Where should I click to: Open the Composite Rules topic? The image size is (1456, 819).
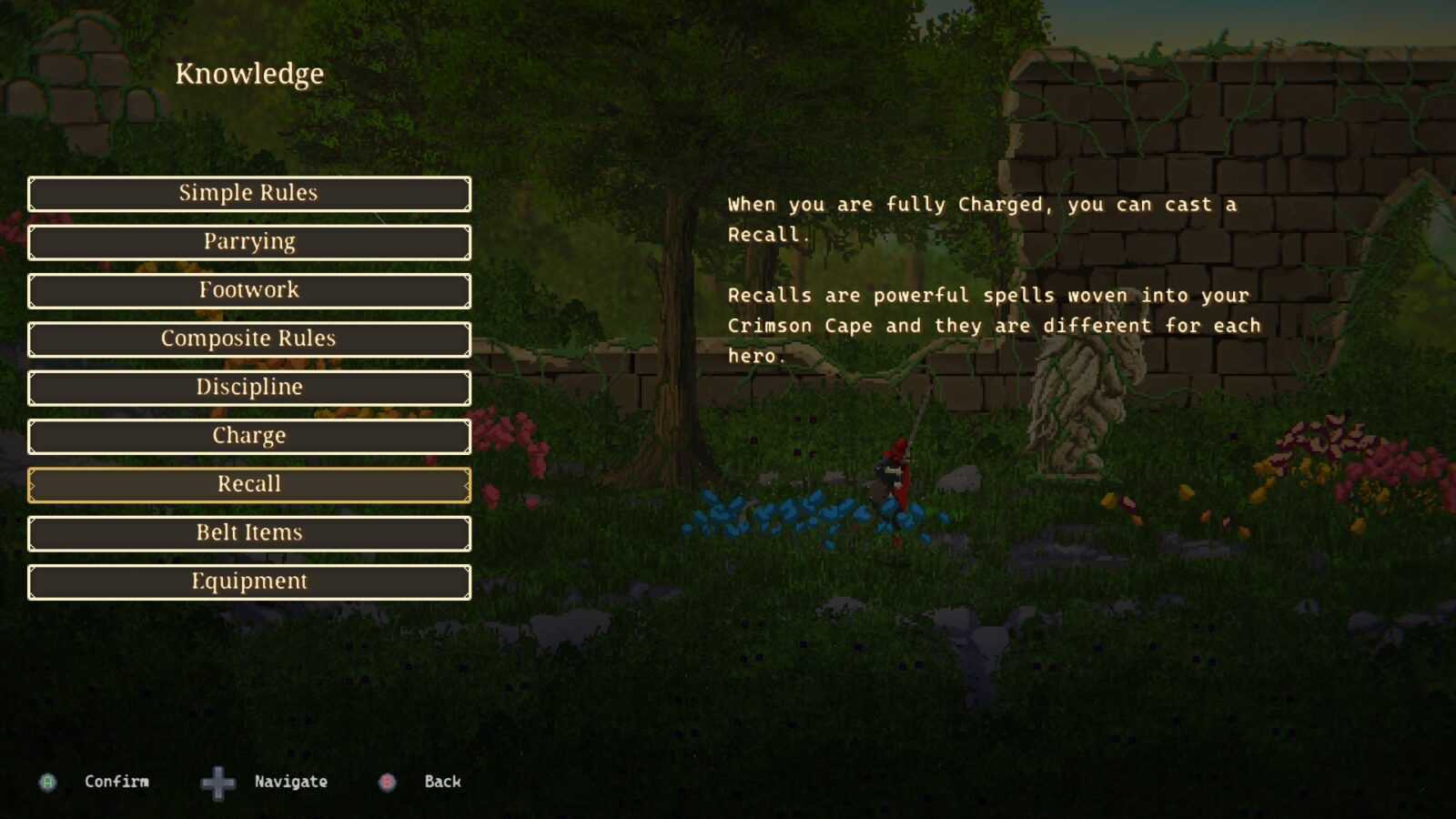coord(248,339)
